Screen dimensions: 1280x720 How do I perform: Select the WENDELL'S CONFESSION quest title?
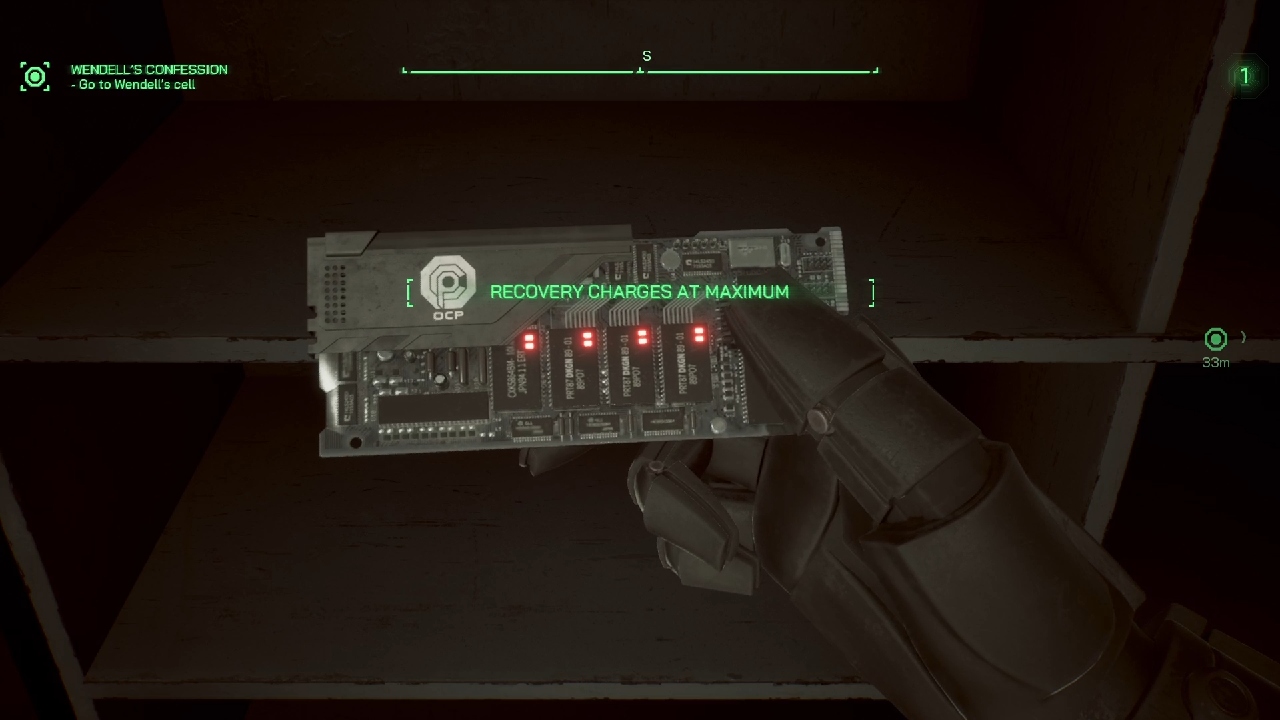[147, 69]
